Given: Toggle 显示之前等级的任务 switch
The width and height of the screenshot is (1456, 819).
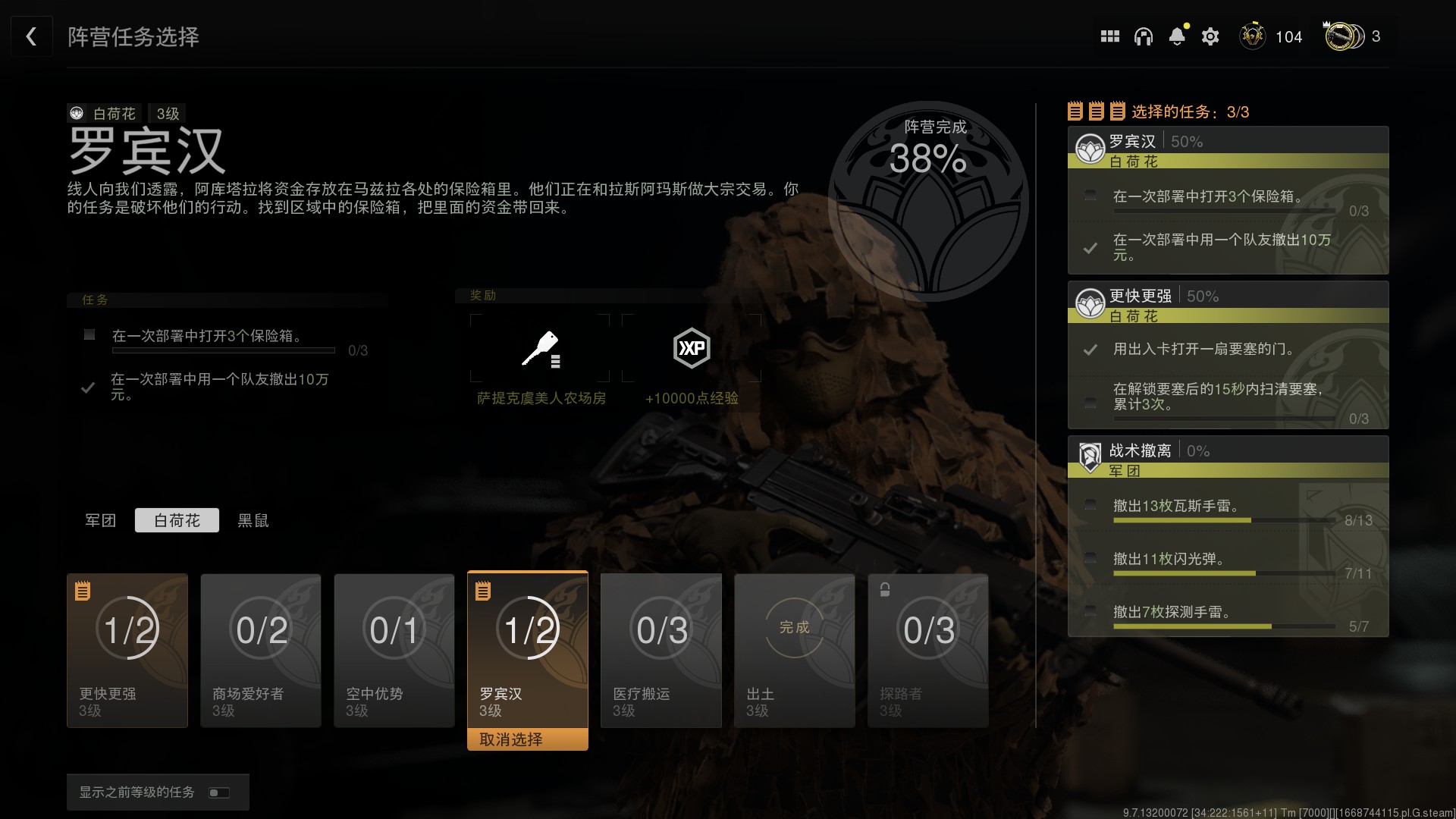Looking at the screenshot, I should (x=219, y=792).
